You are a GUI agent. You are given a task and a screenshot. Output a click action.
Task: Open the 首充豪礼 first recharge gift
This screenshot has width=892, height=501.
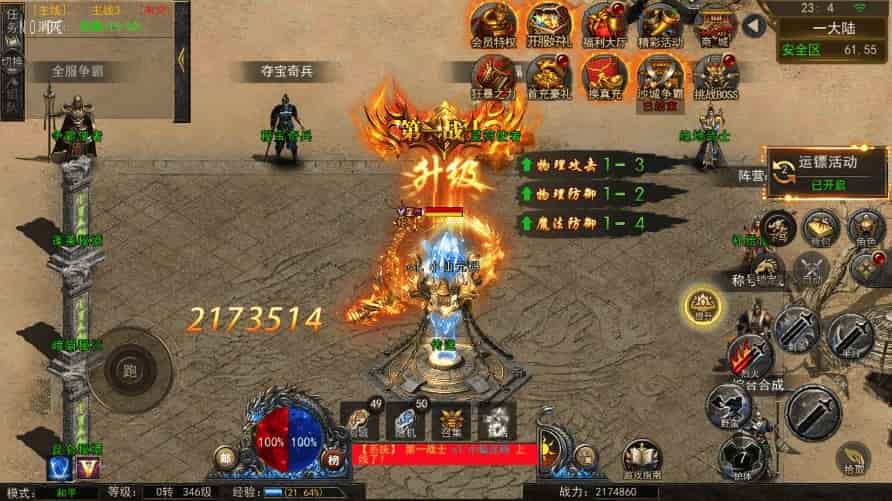[x=547, y=74]
